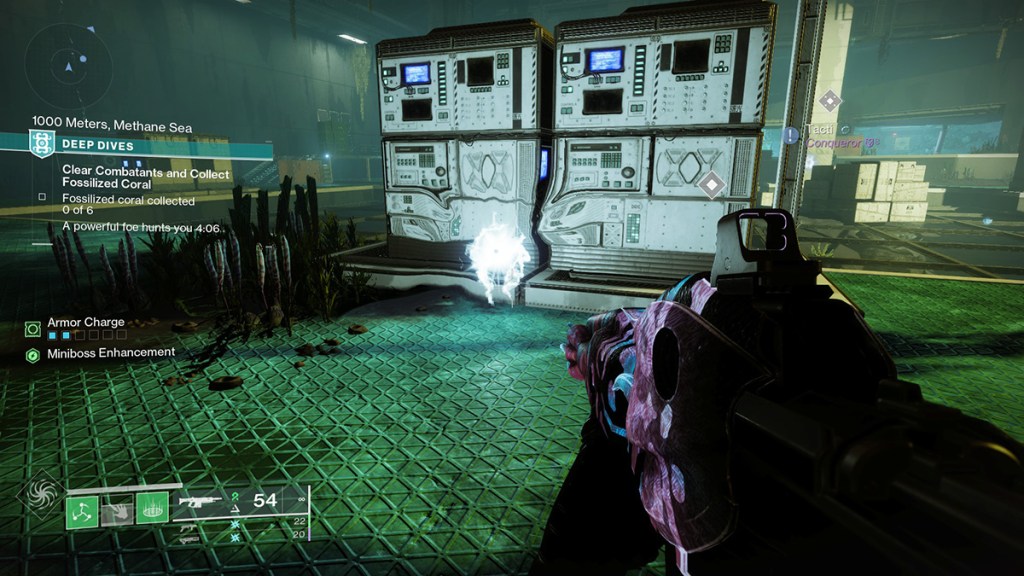This screenshot has height=576, width=1024.
Task: Activate the spiral super ability icon
Action: click(x=41, y=498)
